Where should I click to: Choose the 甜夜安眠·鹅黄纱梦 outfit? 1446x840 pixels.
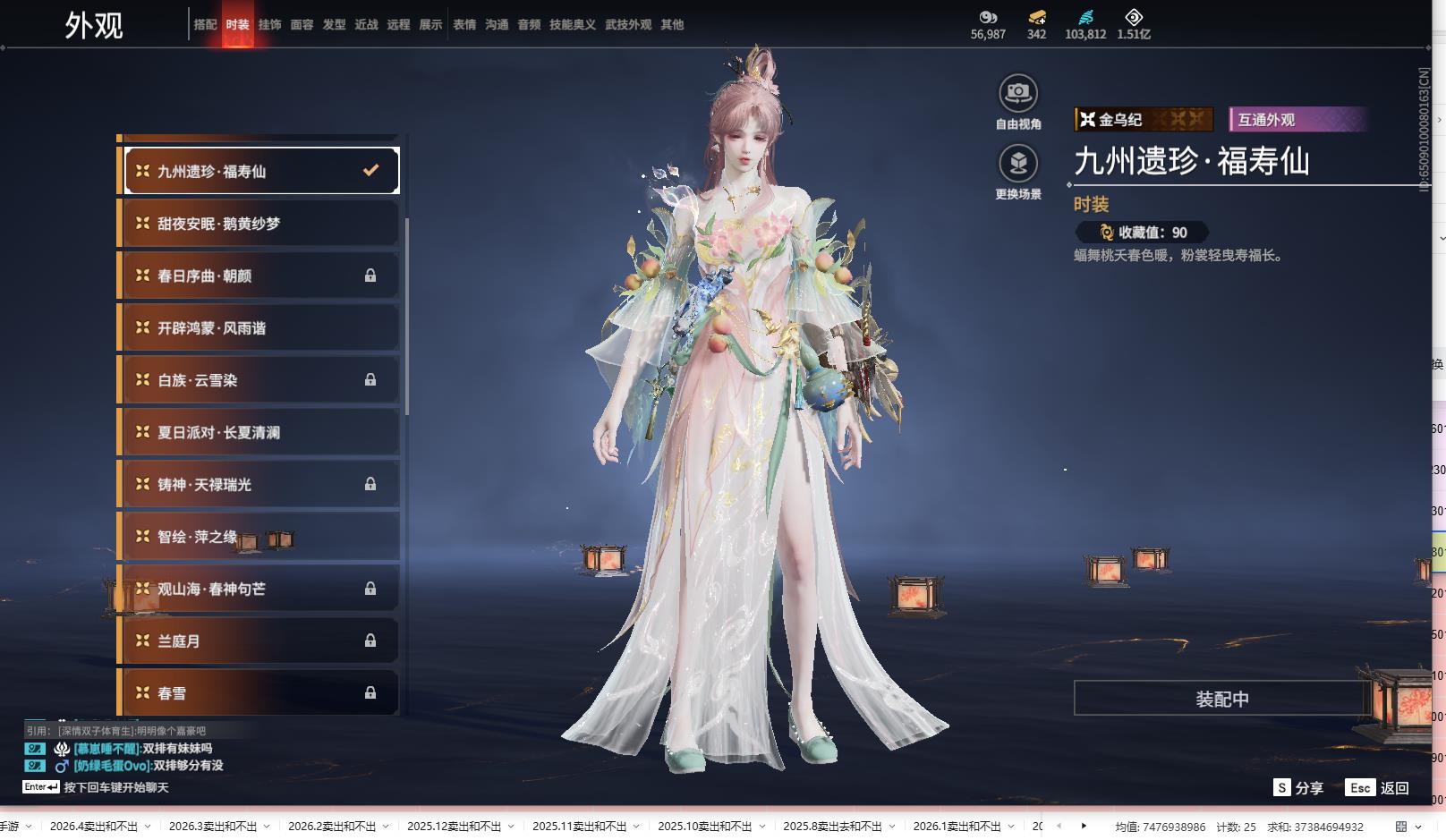(259, 224)
